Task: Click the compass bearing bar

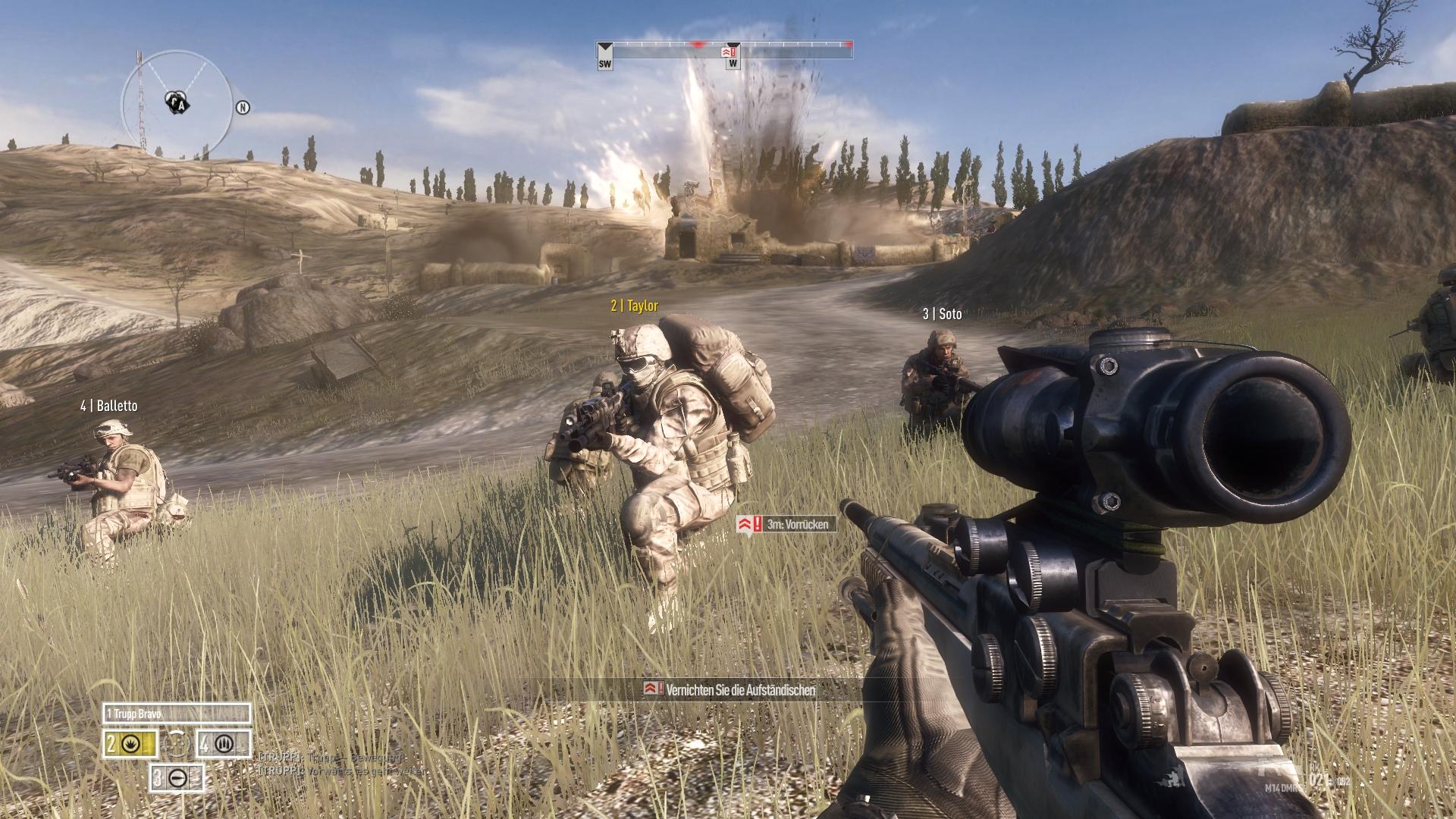Action: tap(724, 50)
